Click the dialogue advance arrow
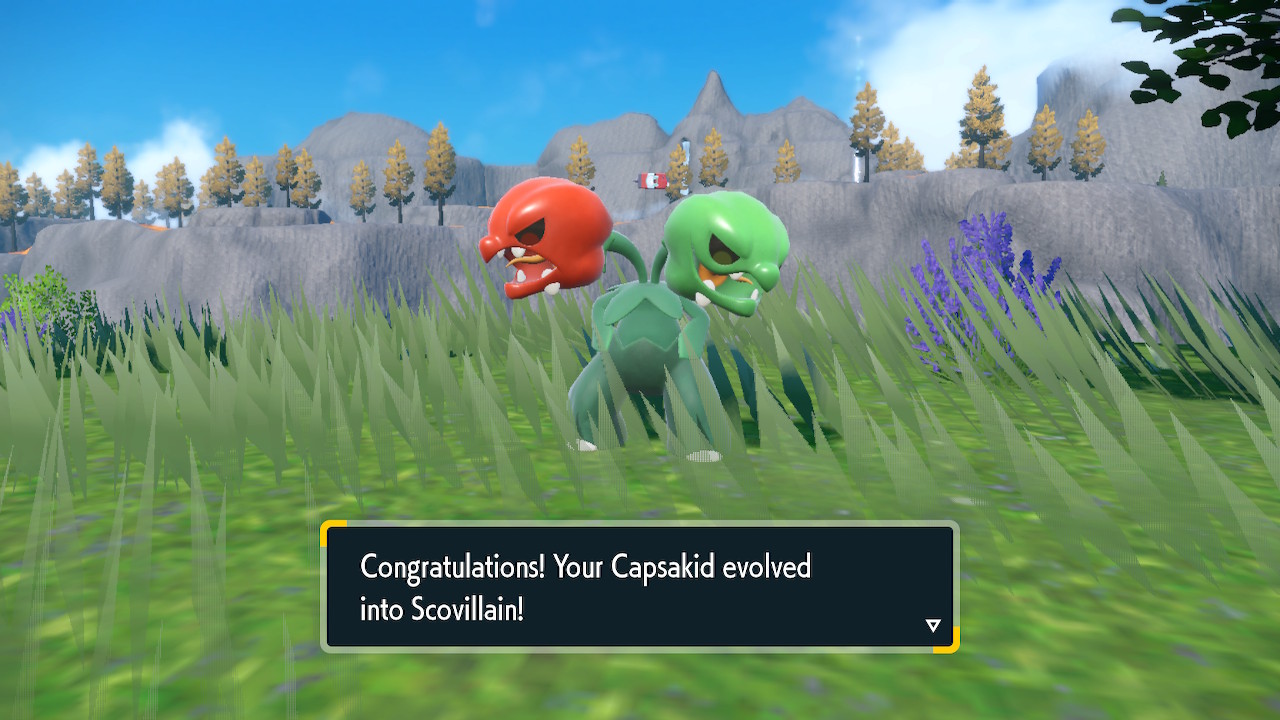The height and width of the screenshot is (720, 1280). click(933, 623)
